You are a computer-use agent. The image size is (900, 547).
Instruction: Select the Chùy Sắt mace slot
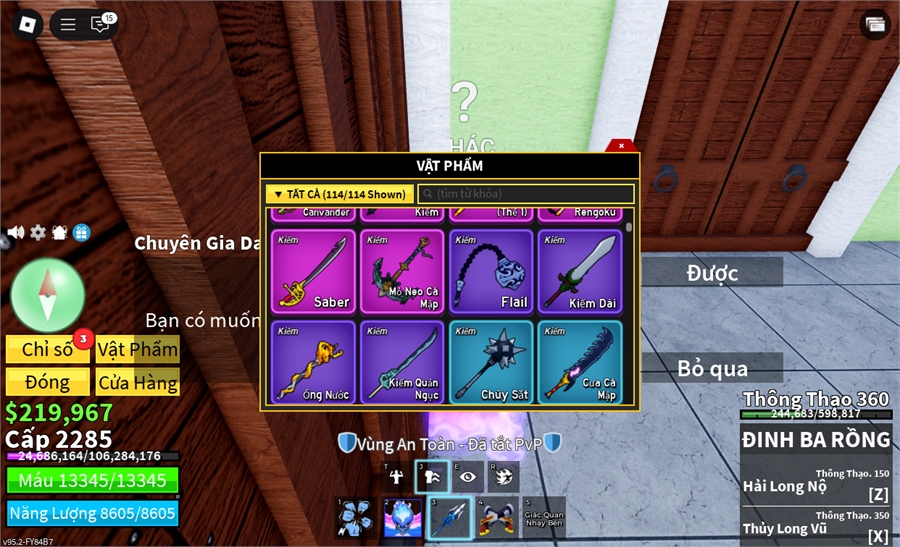tap(491, 362)
